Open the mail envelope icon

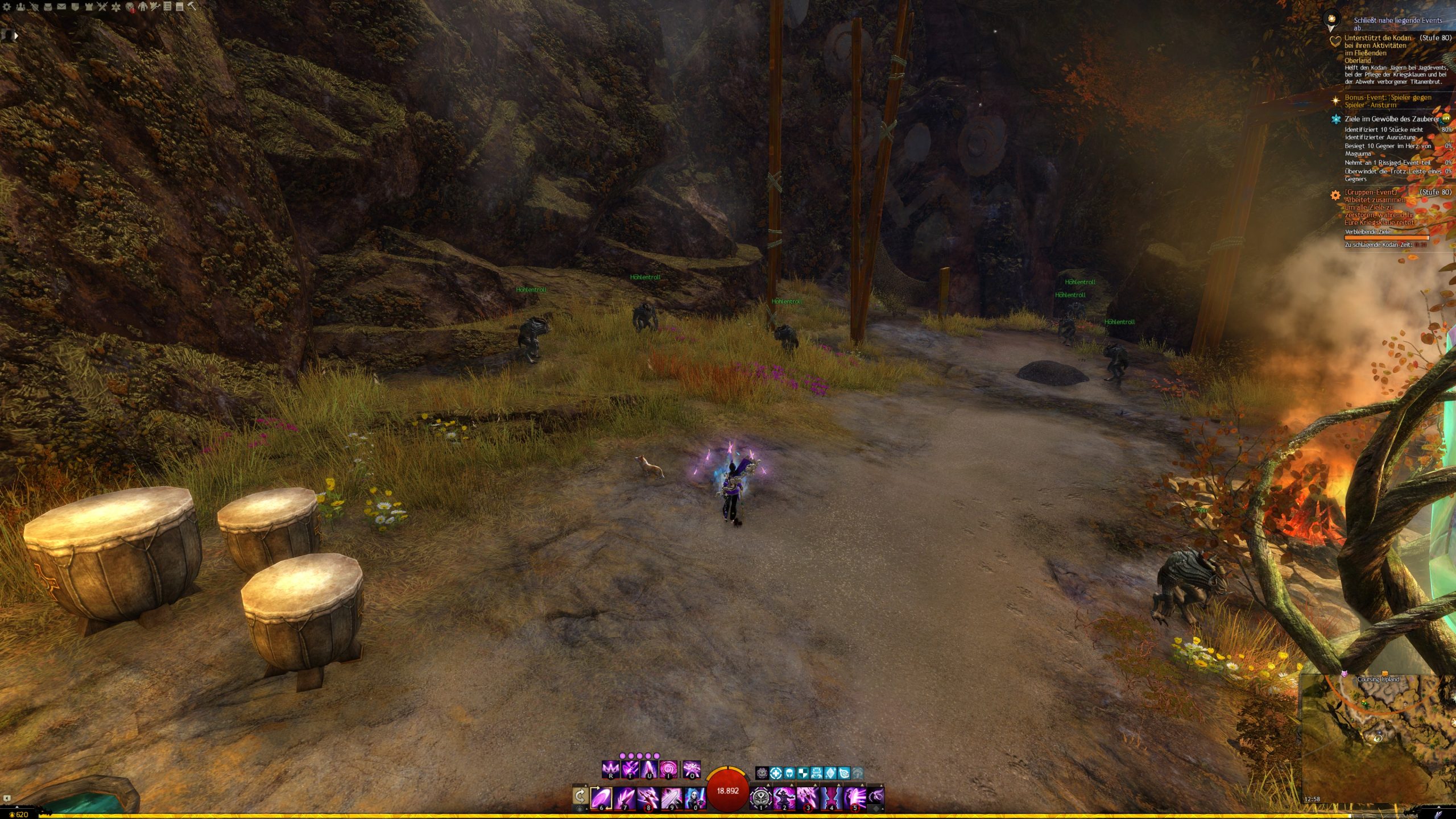pos(61,7)
